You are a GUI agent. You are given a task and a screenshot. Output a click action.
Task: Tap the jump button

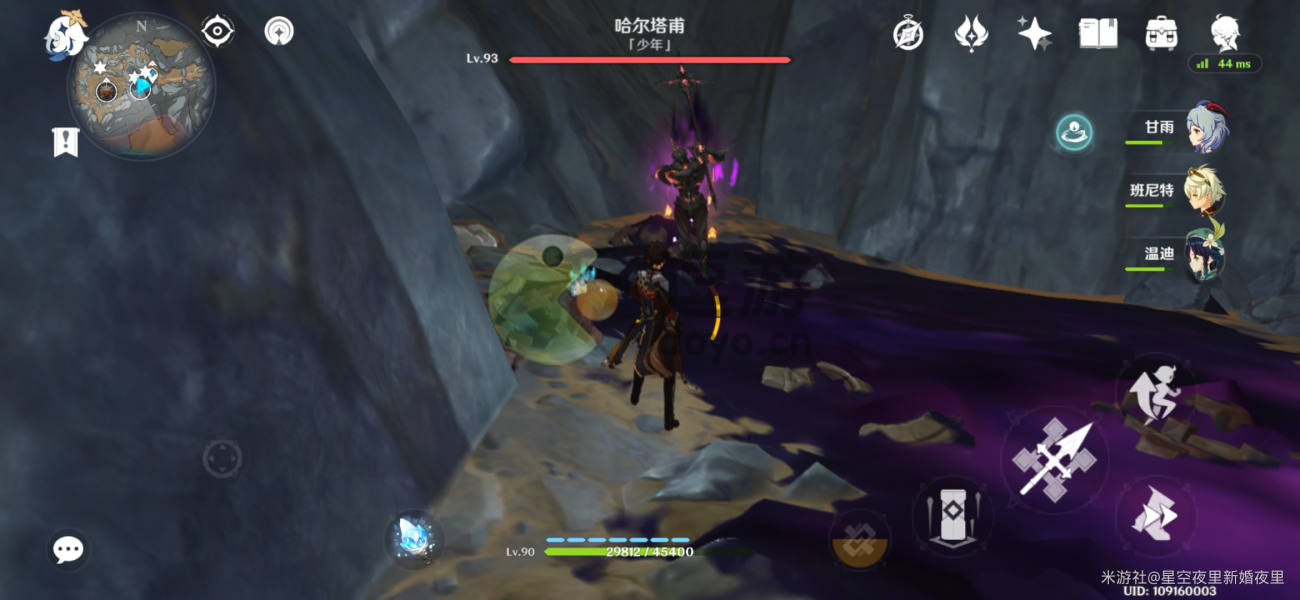tap(1152, 517)
